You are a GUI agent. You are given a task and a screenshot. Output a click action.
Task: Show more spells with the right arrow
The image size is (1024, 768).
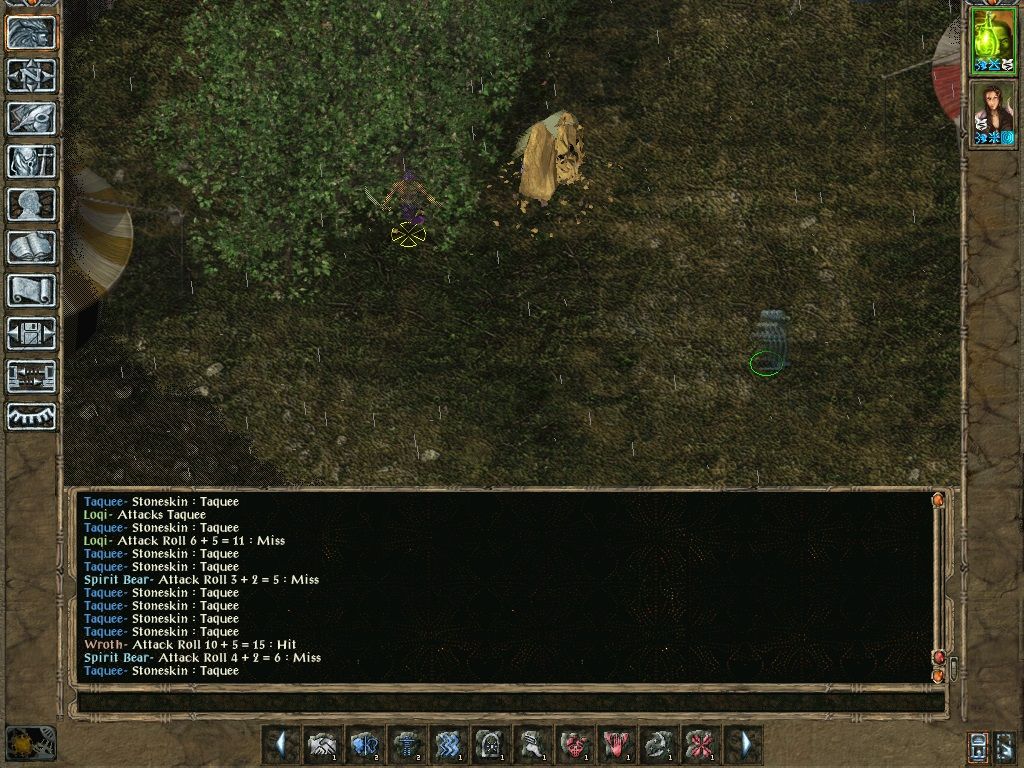tap(745, 744)
